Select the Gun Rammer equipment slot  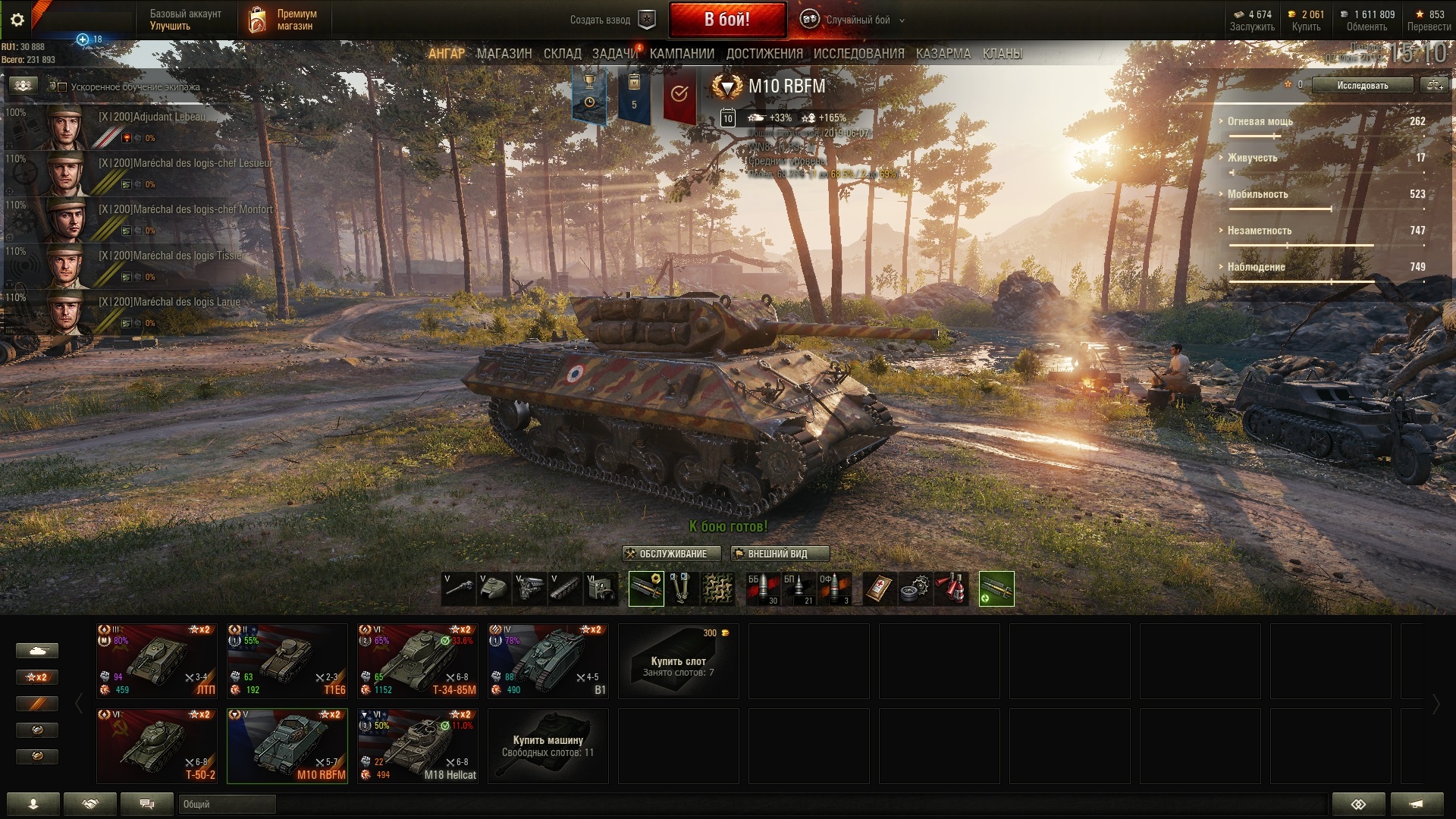click(646, 588)
